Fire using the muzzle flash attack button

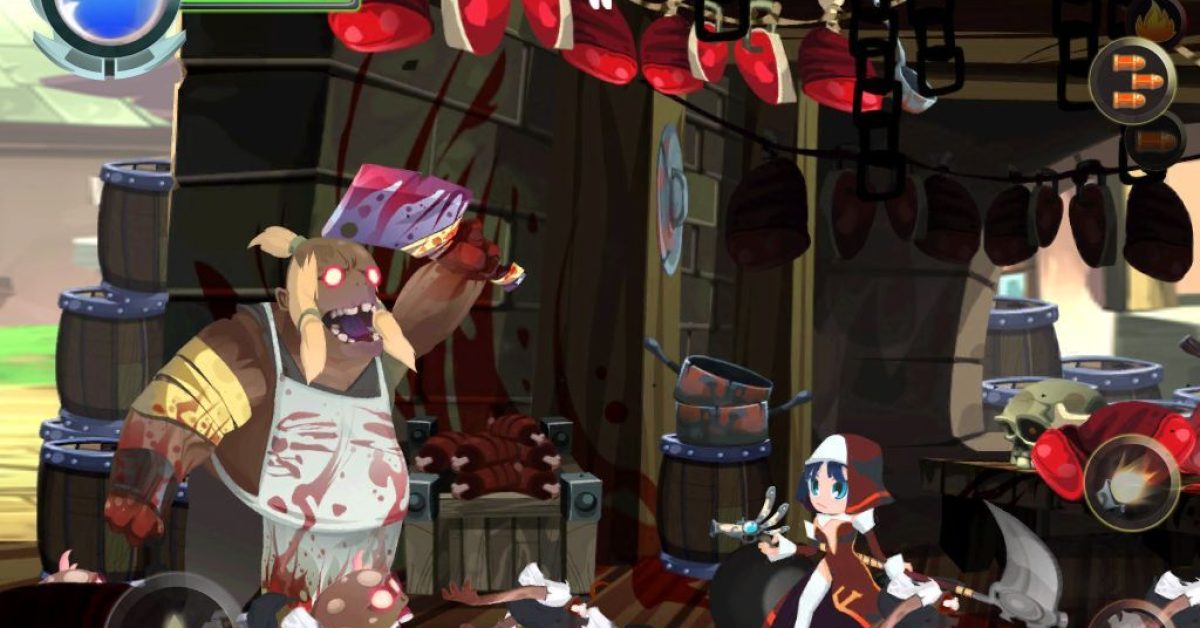tap(1129, 484)
